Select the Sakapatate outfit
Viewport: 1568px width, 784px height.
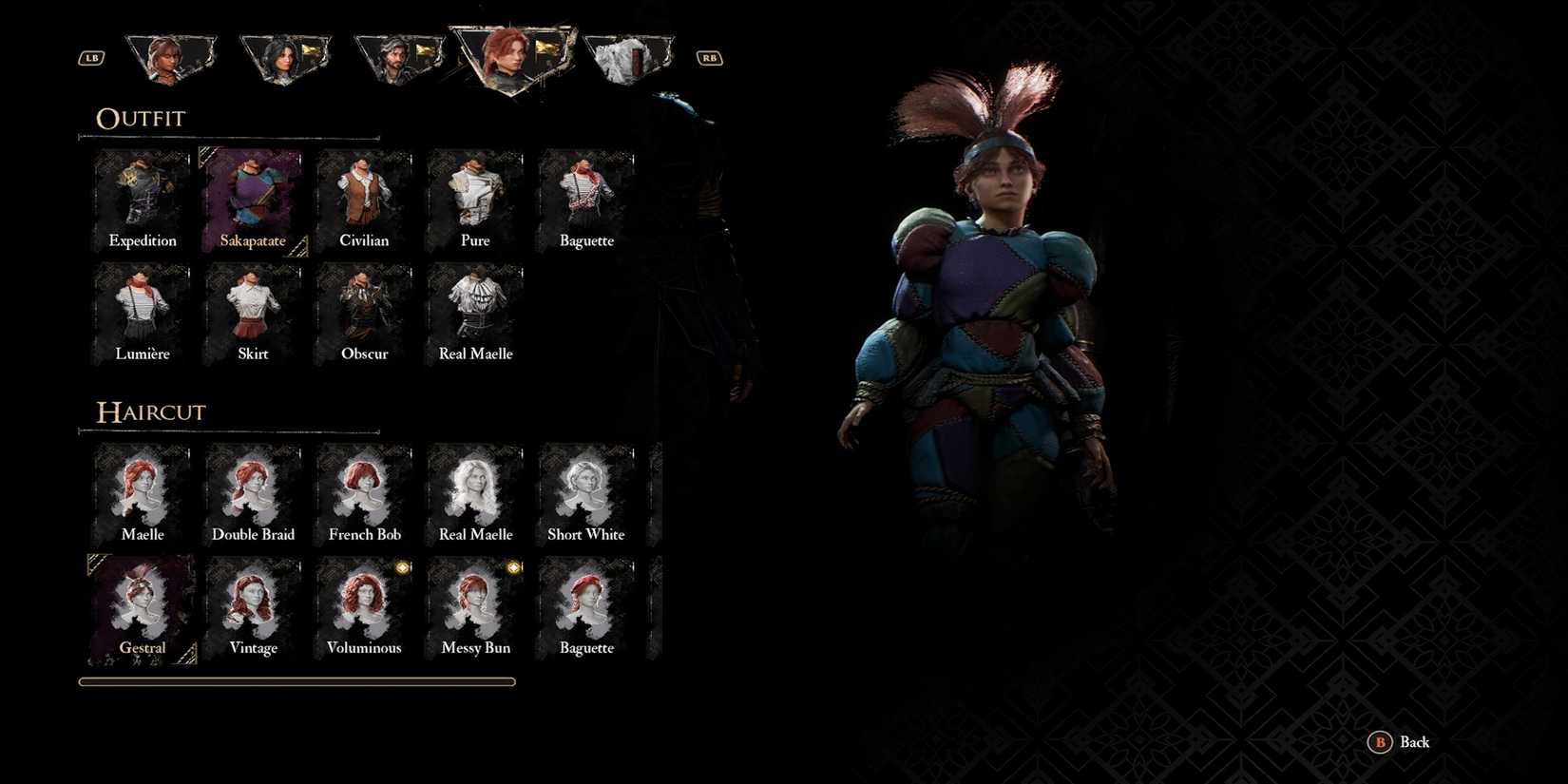(252, 197)
